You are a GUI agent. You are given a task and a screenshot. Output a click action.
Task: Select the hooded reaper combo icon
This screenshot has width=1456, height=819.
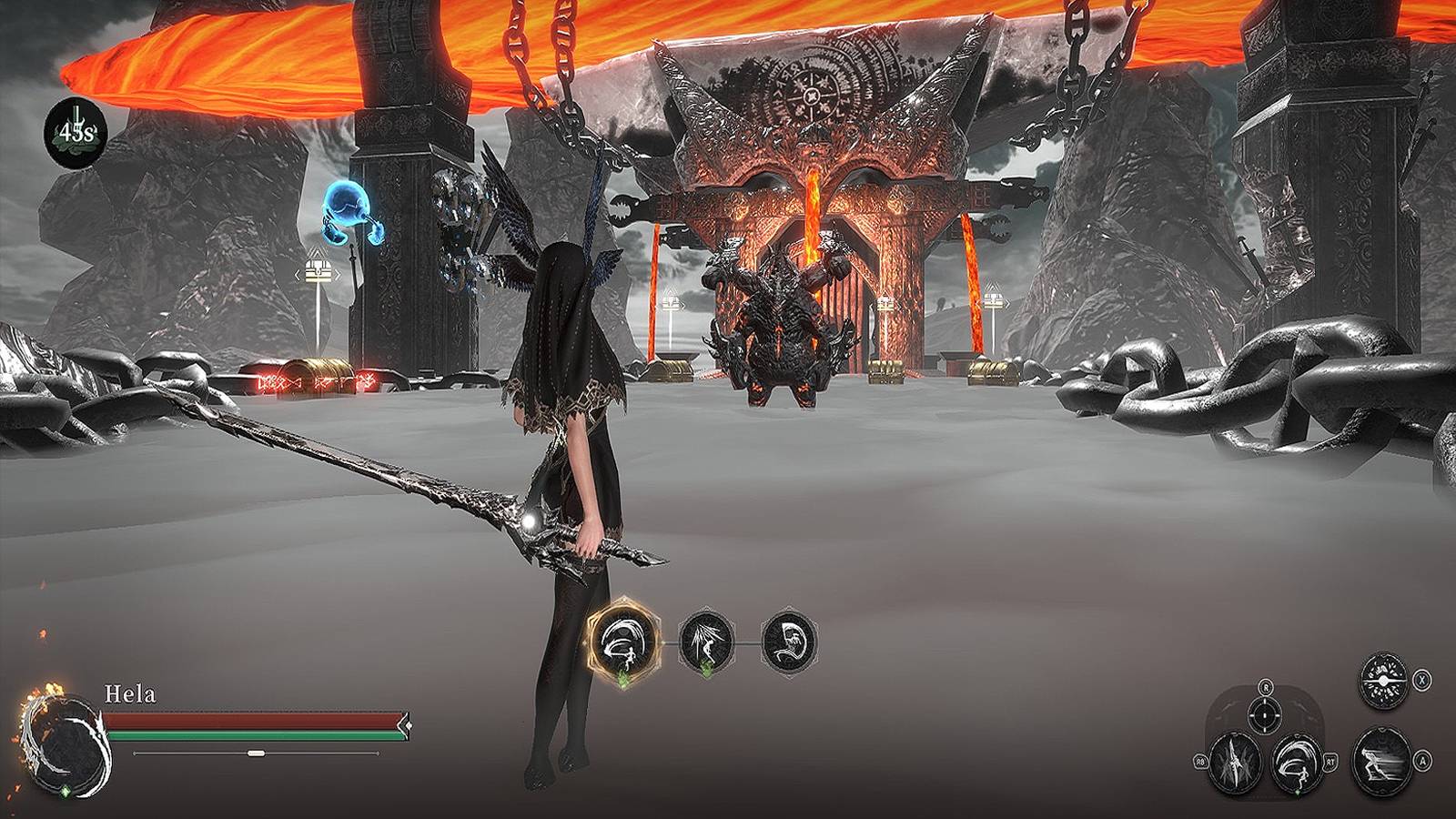(x=789, y=642)
